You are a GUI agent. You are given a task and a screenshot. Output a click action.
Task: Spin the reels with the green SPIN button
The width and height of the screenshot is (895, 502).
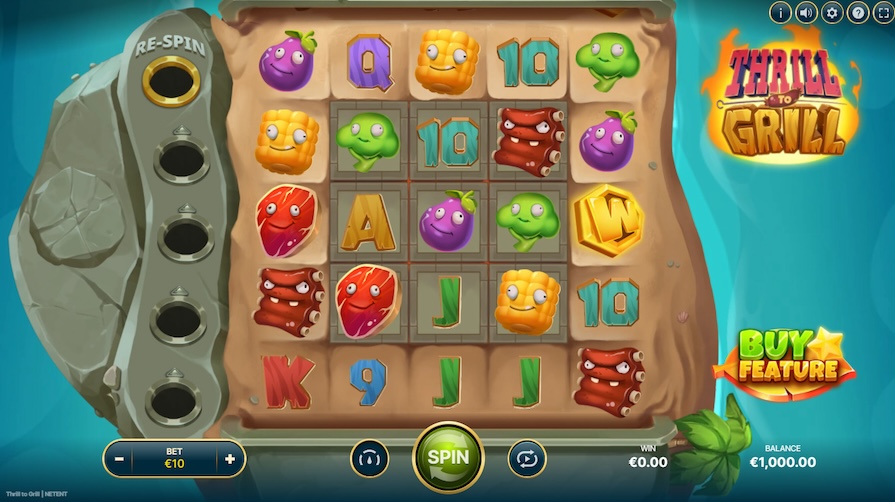click(x=449, y=457)
